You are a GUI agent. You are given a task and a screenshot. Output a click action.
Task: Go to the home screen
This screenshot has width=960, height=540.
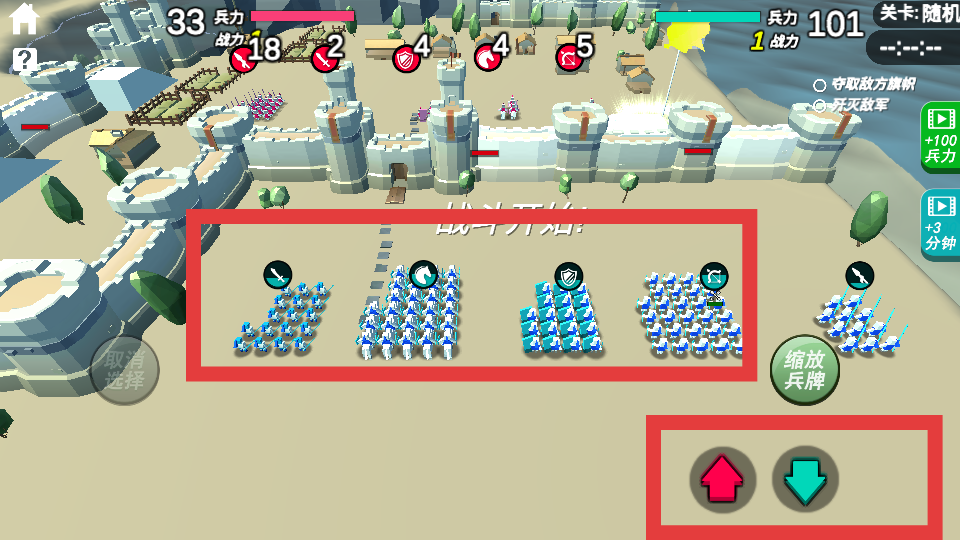point(23,18)
